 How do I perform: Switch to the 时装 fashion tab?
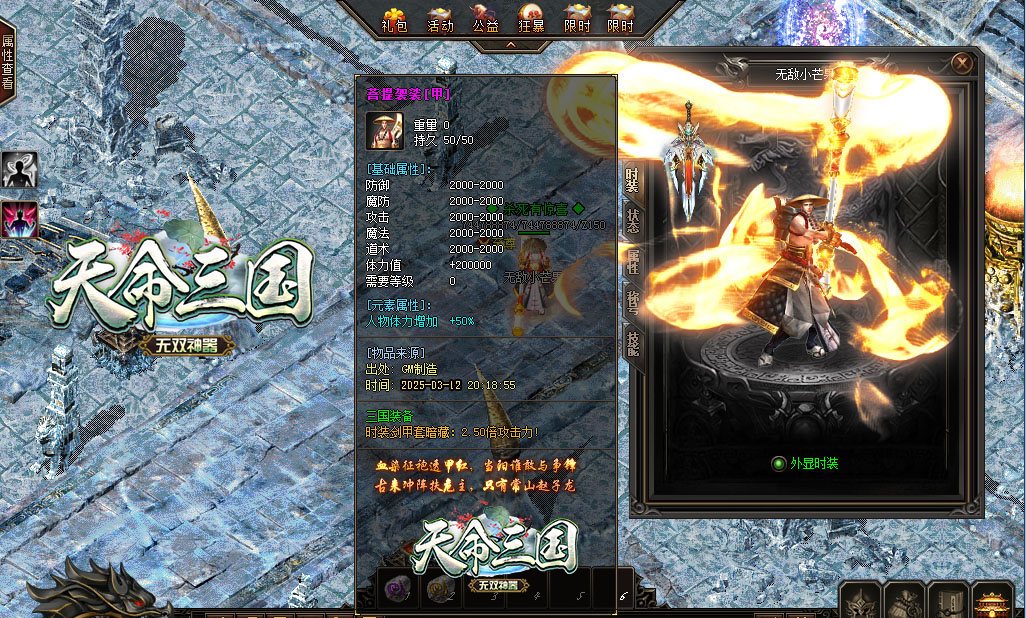coord(633,181)
